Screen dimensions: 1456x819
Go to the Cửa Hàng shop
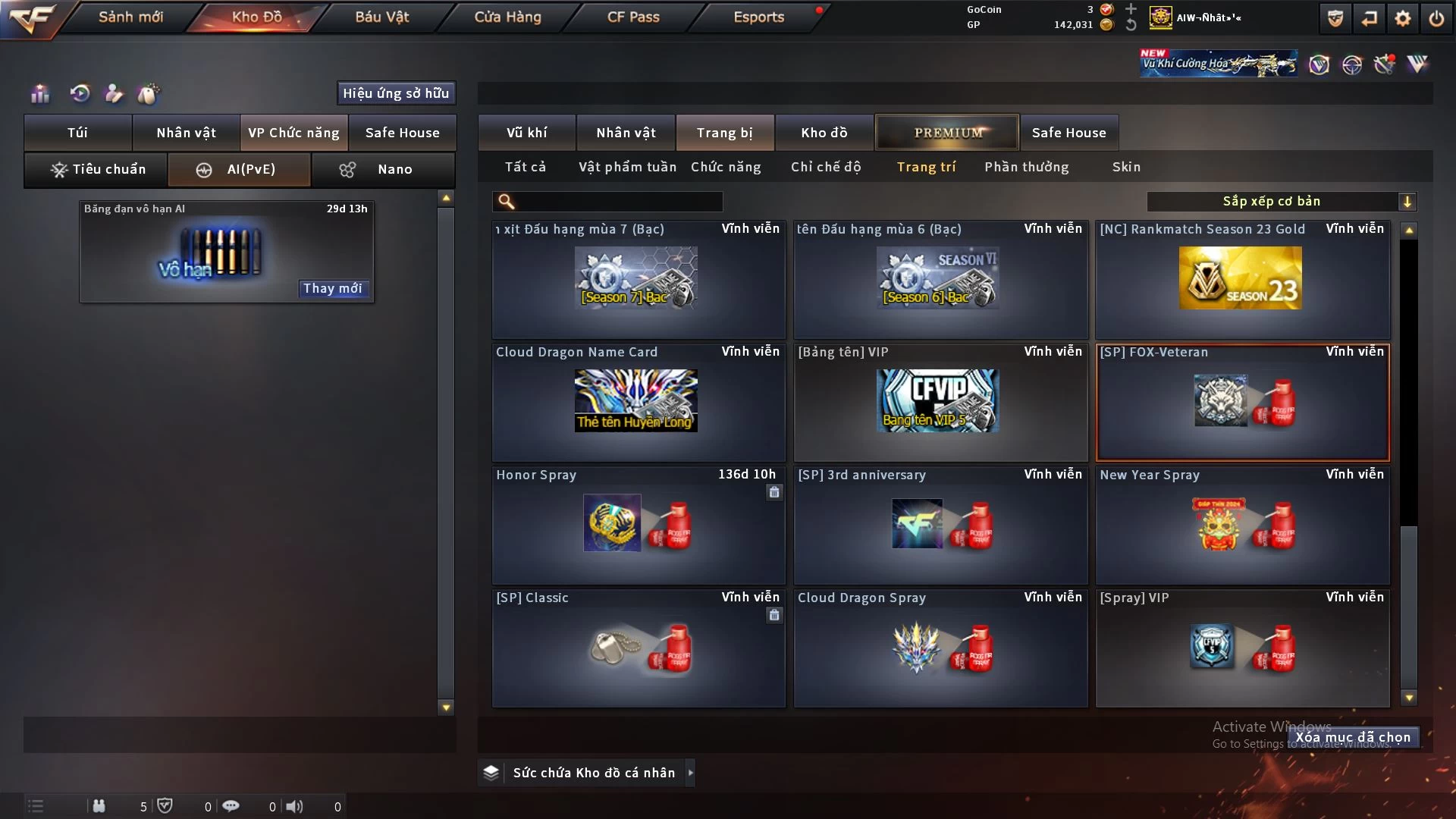click(x=507, y=17)
